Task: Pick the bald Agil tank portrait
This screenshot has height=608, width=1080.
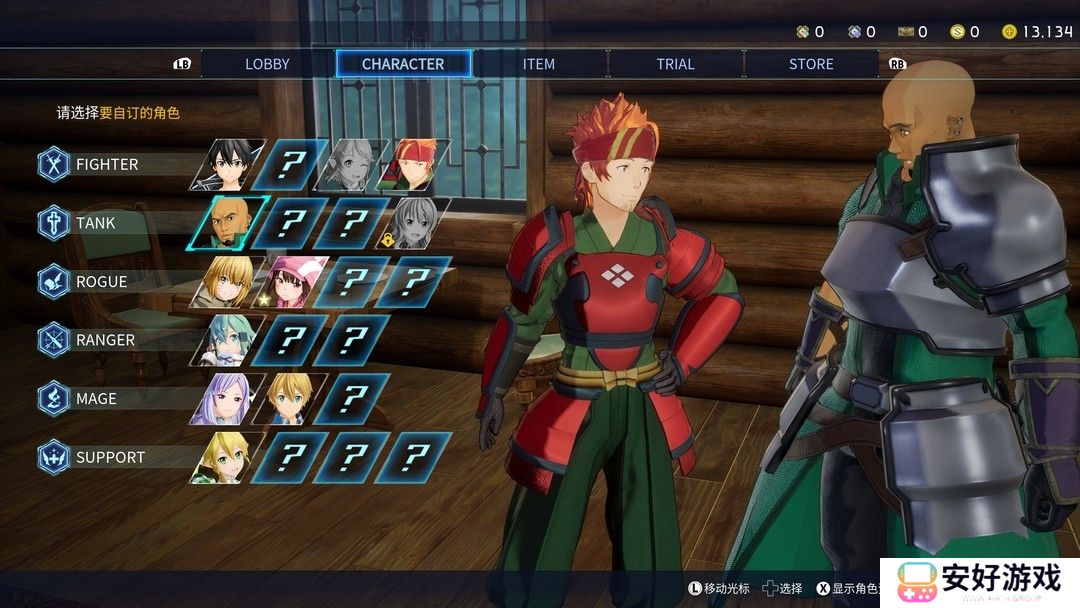Action: pos(227,223)
